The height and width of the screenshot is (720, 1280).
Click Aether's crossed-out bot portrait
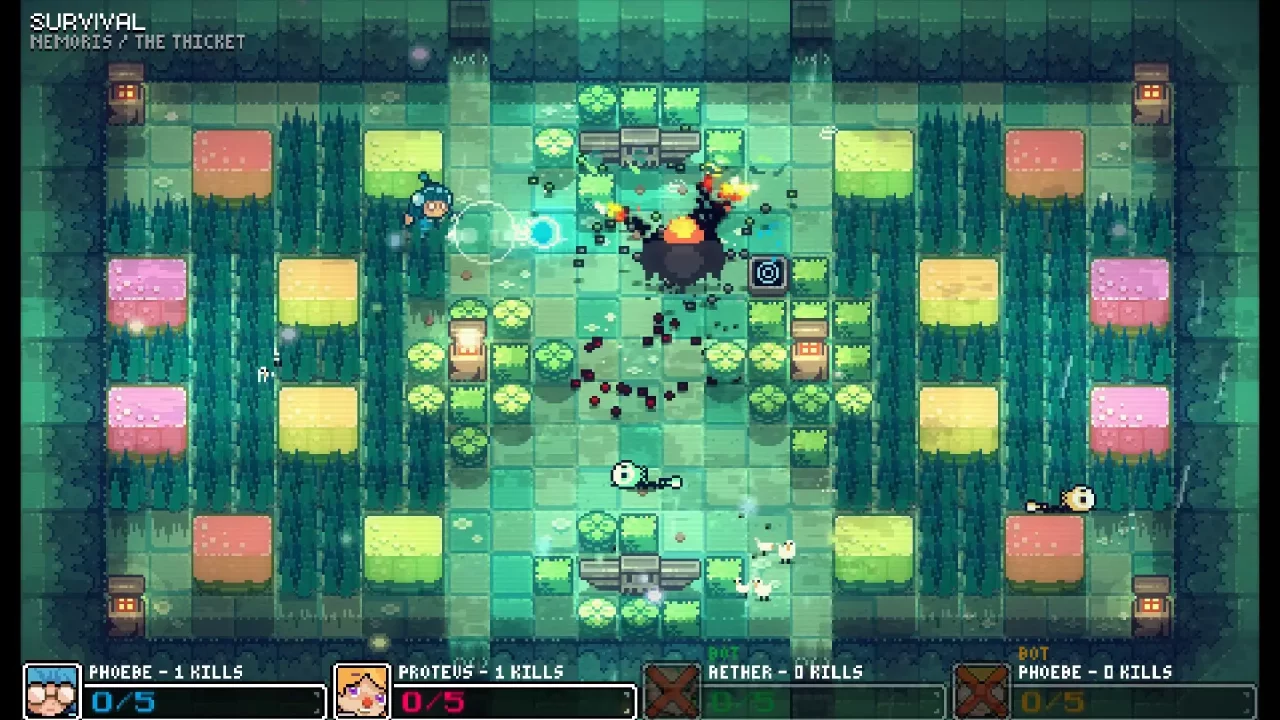(672, 688)
